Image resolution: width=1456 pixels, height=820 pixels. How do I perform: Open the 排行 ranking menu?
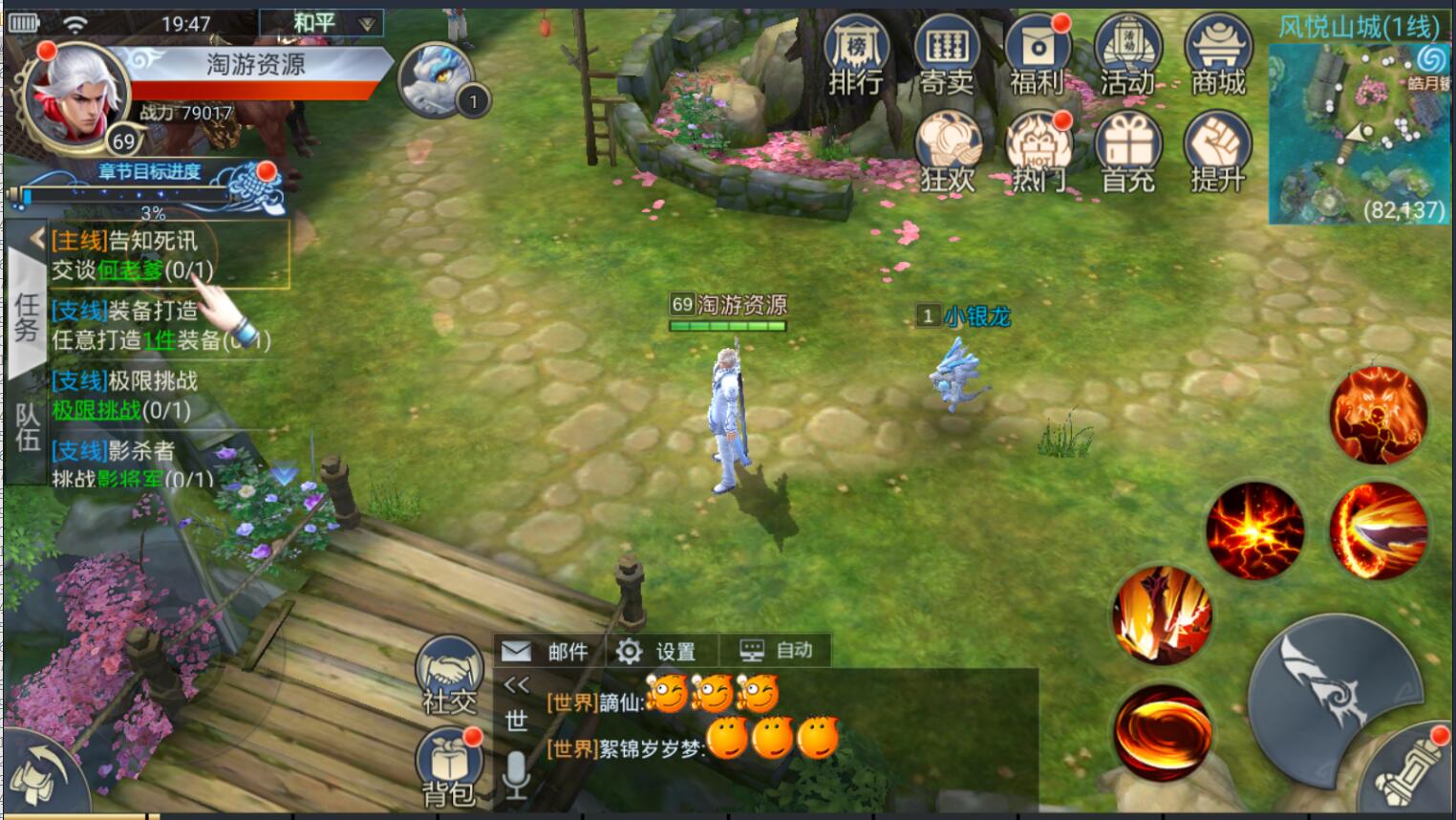[856, 55]
